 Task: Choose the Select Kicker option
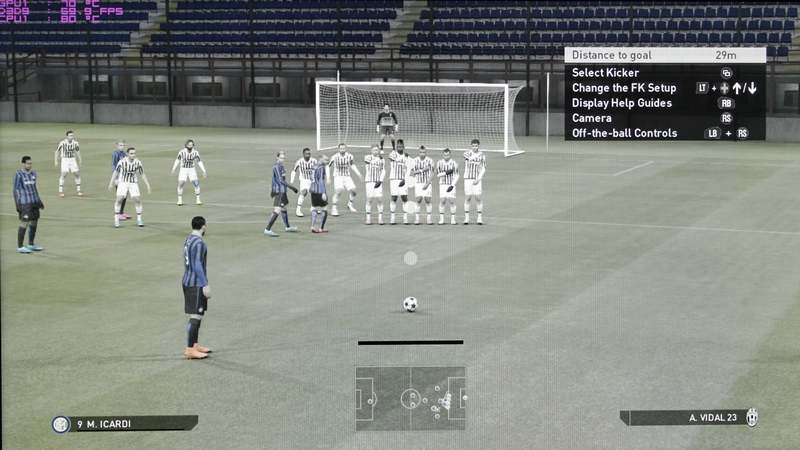point(605,73)
